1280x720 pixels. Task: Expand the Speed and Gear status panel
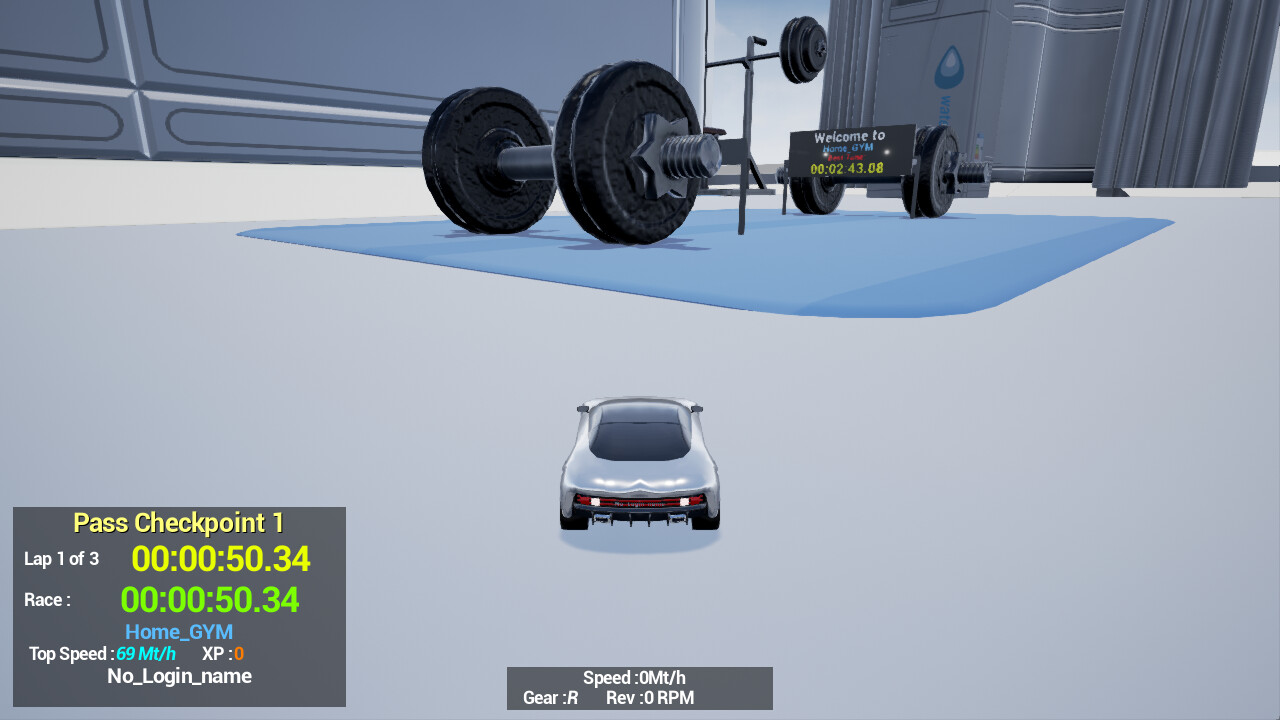pos(640,688)
